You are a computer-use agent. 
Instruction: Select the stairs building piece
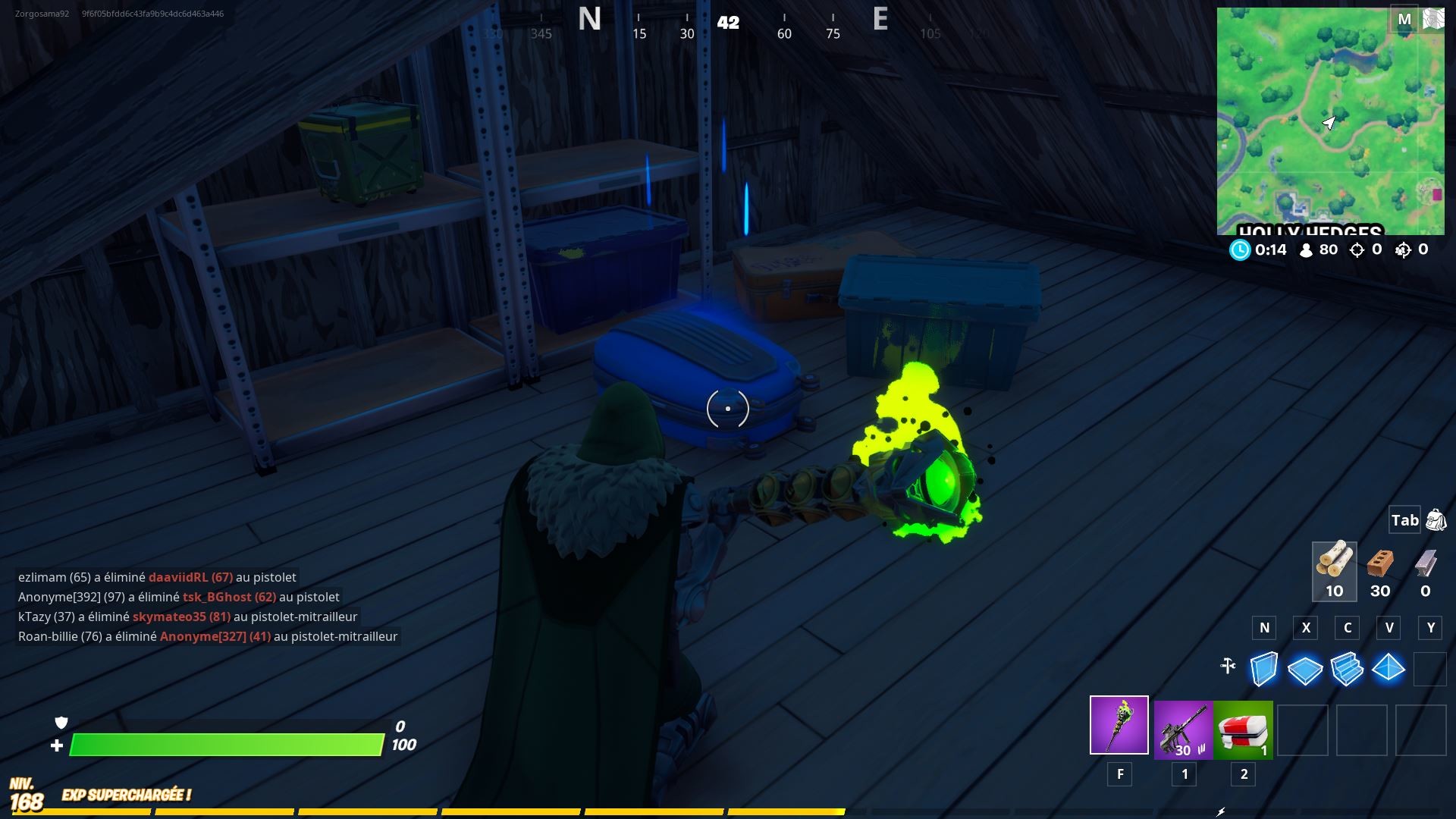point(1348,669)
